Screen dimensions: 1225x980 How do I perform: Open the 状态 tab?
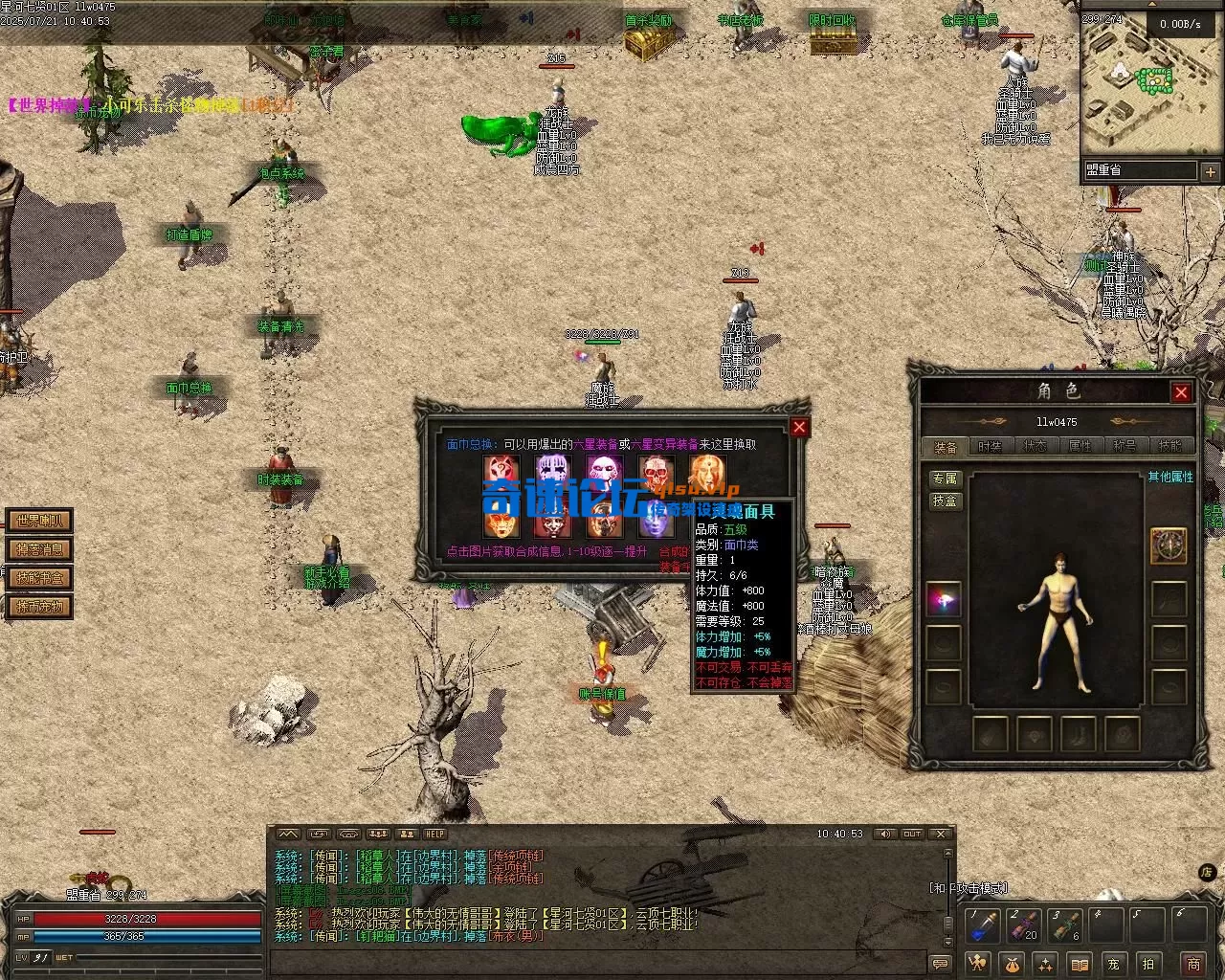click(x=1036, y=447)
